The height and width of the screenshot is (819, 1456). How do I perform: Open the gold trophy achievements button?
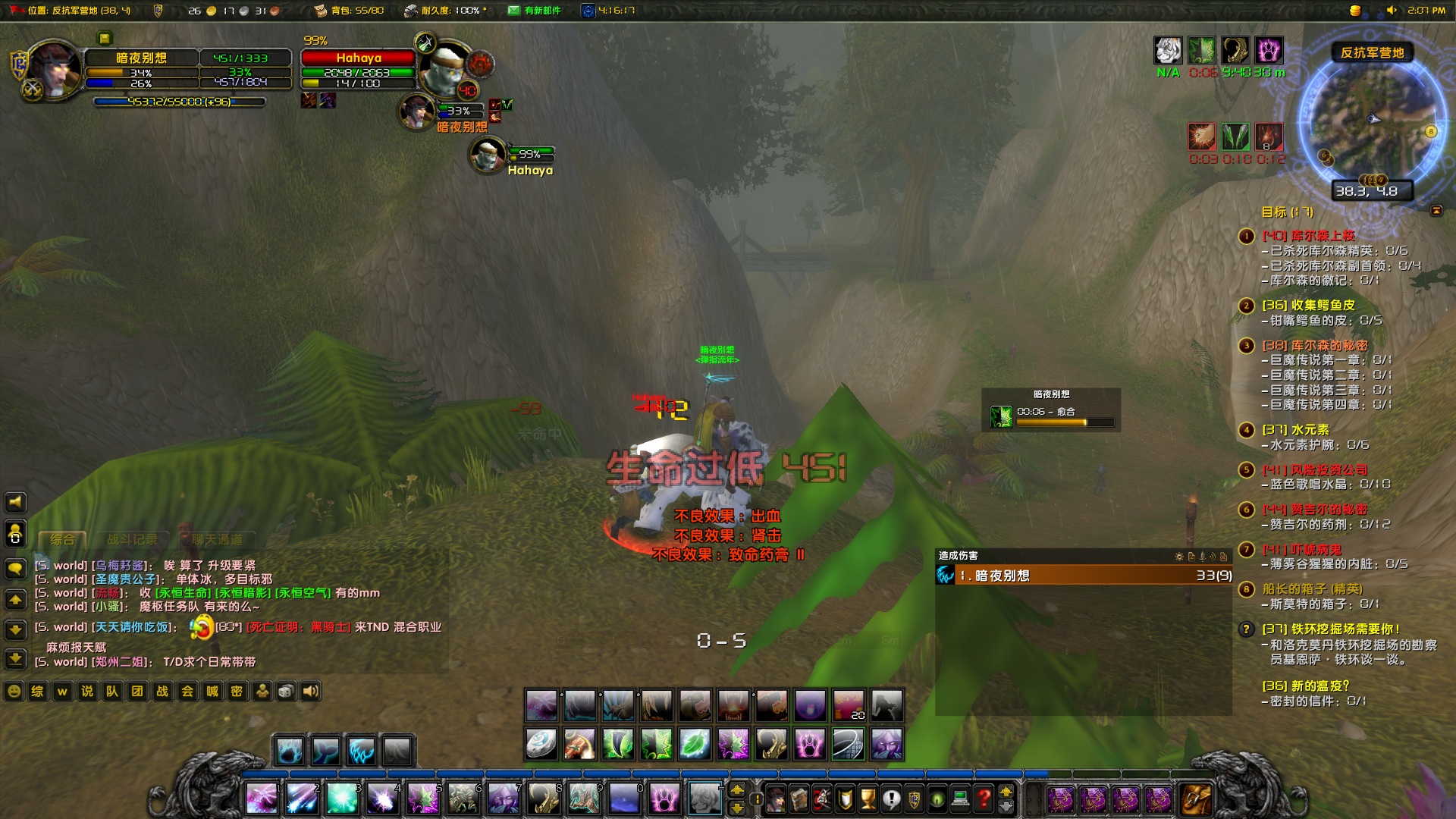point(868,799)
